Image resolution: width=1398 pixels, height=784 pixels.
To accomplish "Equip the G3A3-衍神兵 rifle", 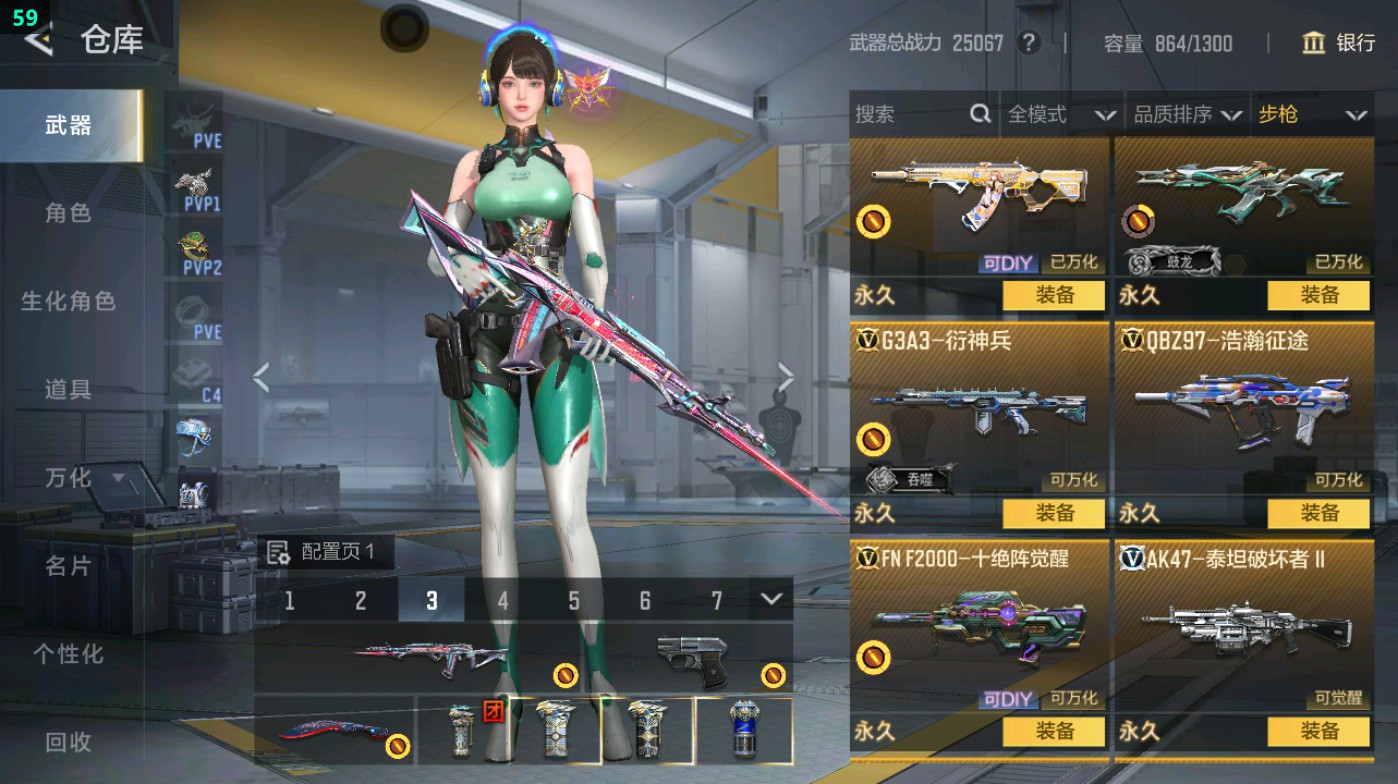I will coord(1054,513).
